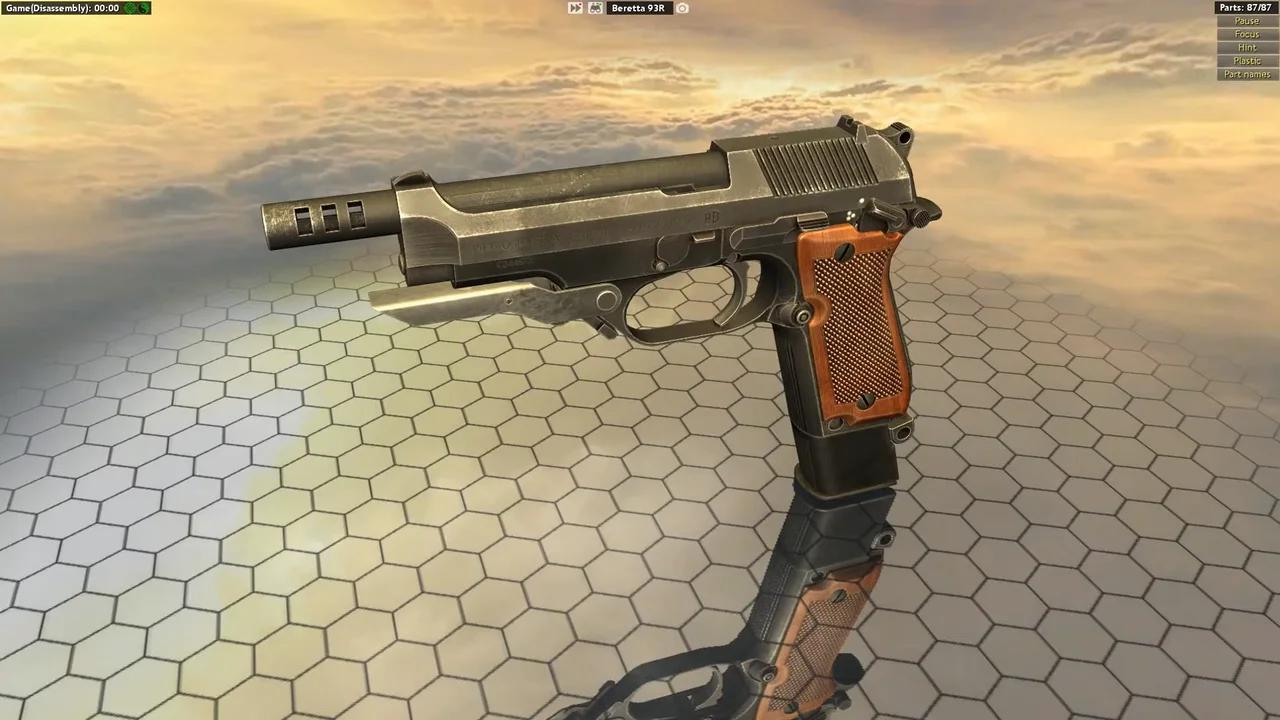The image size is (1280, 720).
Task: Click the fast-forward animation speed icon
Action: 575,8
